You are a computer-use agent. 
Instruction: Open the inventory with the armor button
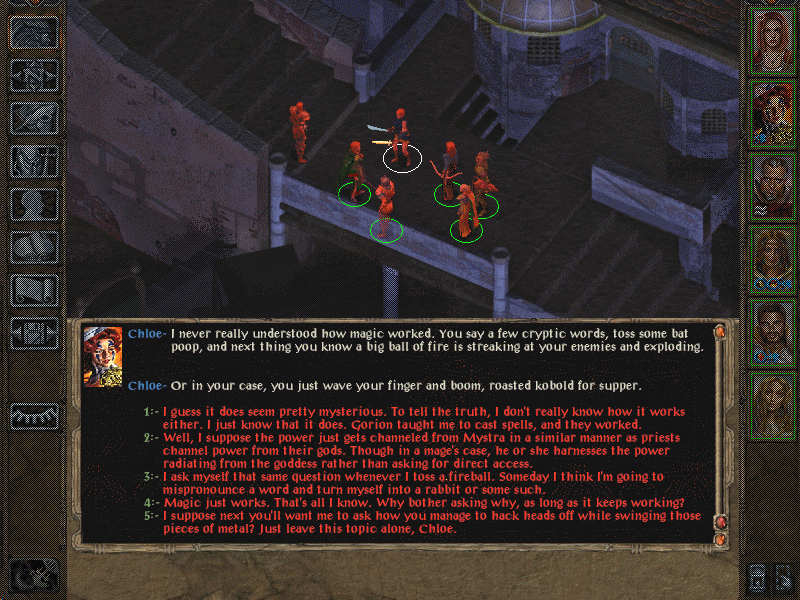click(34, 160)
